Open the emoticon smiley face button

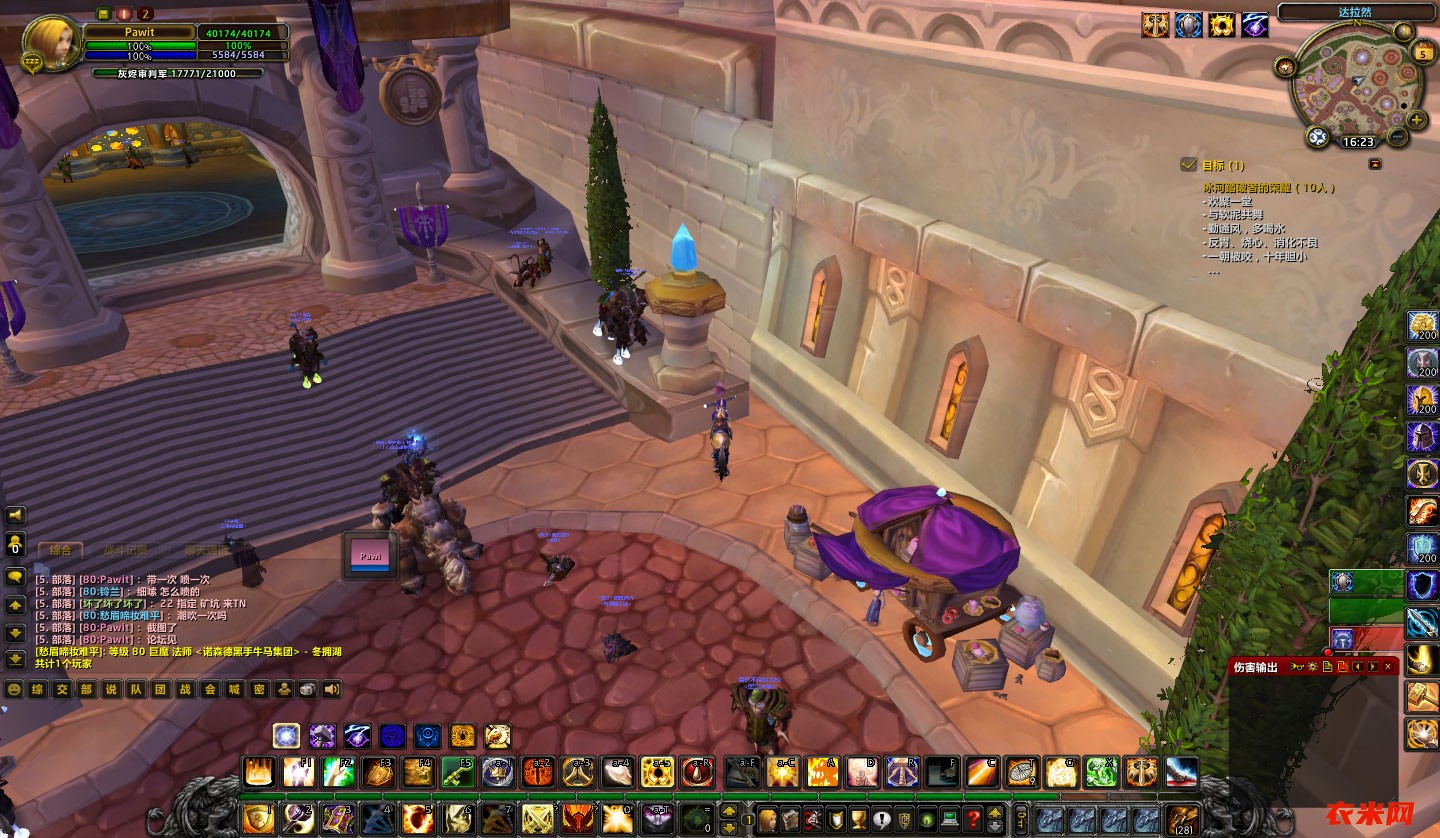tap(14, 689)
